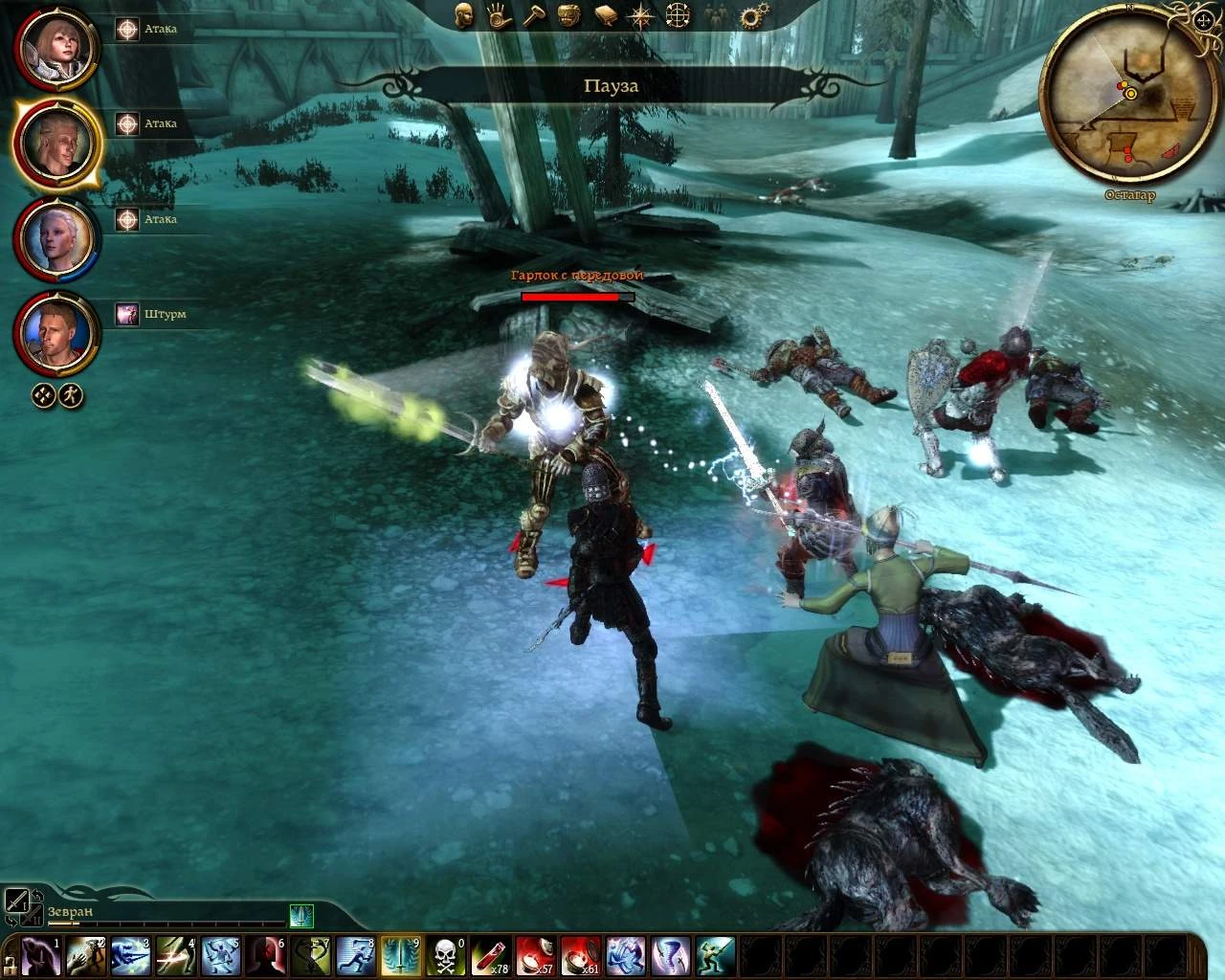This screenshot has width=1225, height=980.
Task: Open the local map compass icon
Action: point(641,15)
